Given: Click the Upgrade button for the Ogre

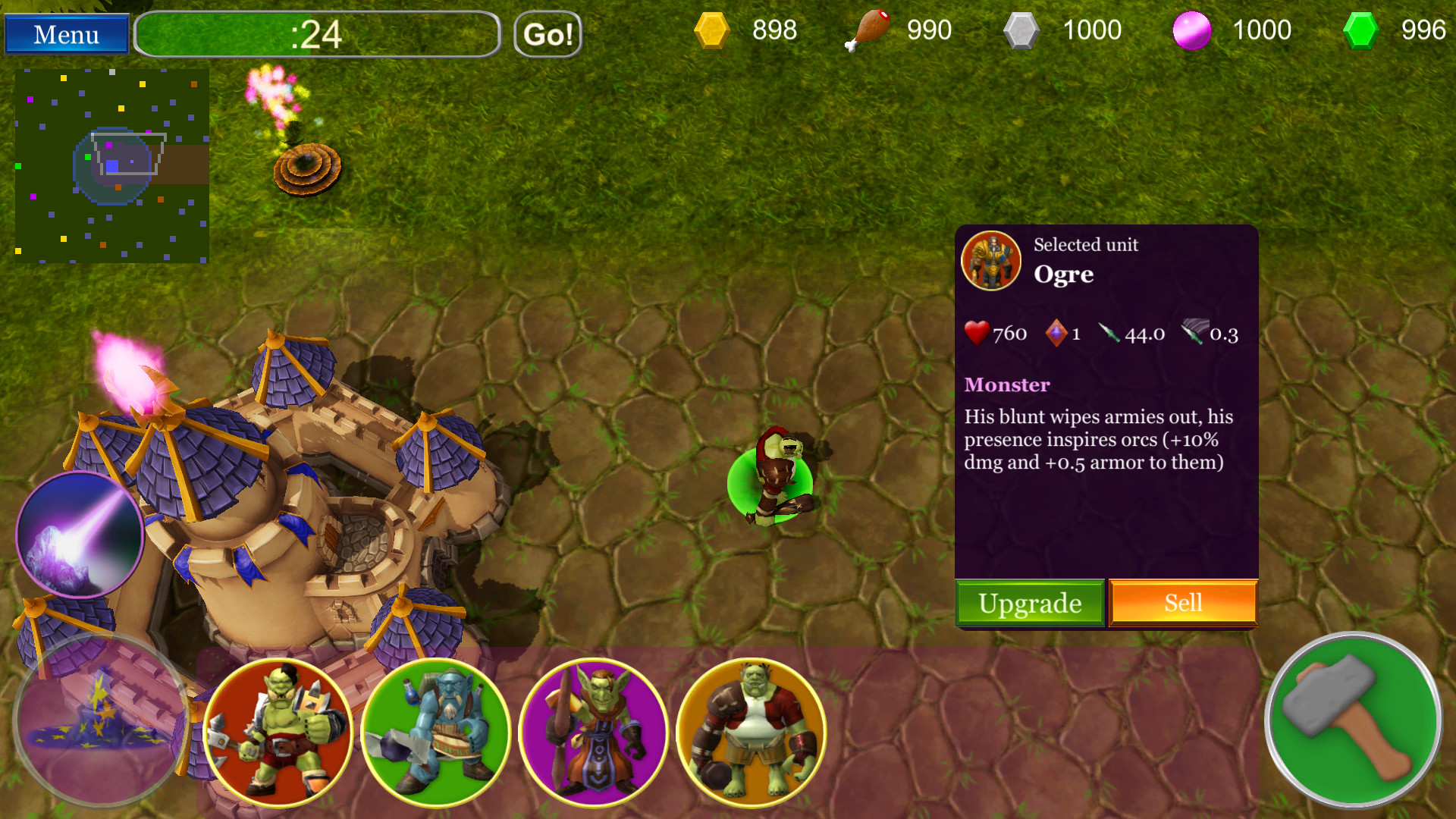Looking at the screenshot, I should [x=1030, y=604].
